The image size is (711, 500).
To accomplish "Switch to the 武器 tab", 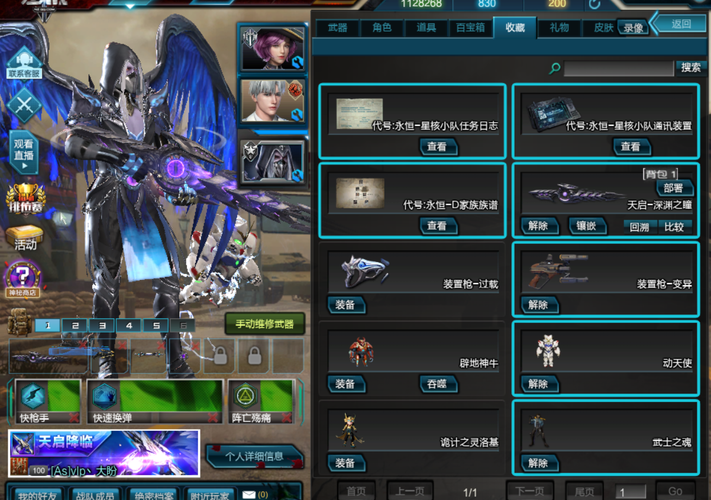I will click(x=336, y=28).
